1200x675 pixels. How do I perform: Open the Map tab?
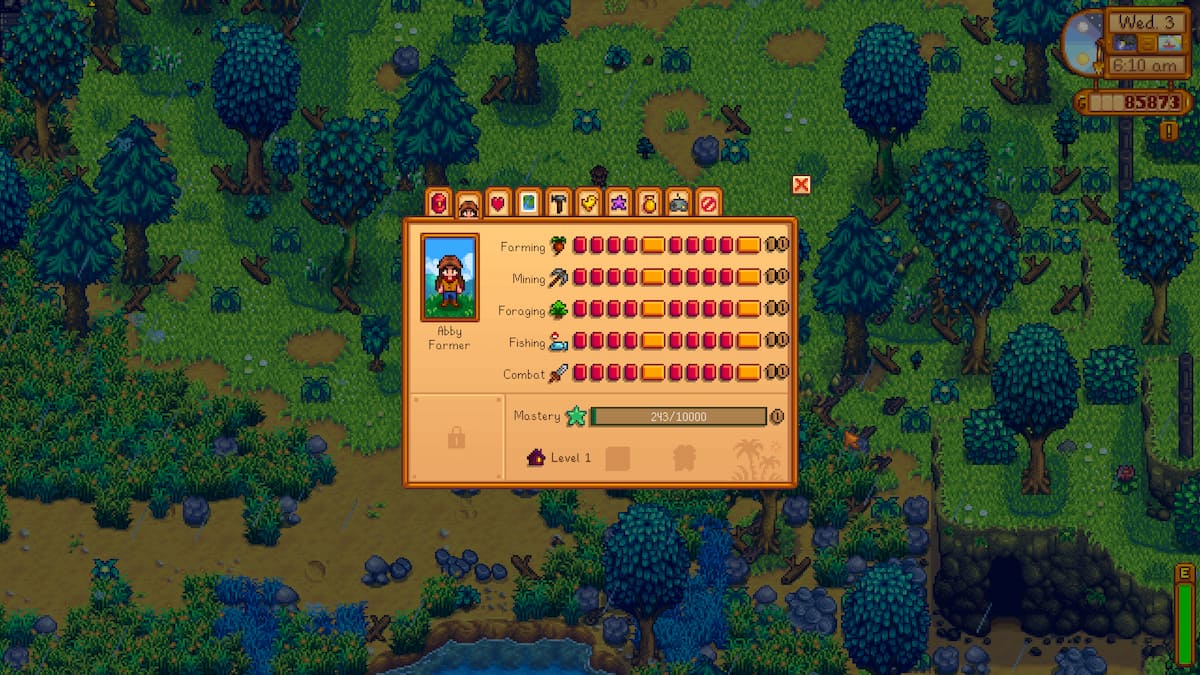click(528, 203)
